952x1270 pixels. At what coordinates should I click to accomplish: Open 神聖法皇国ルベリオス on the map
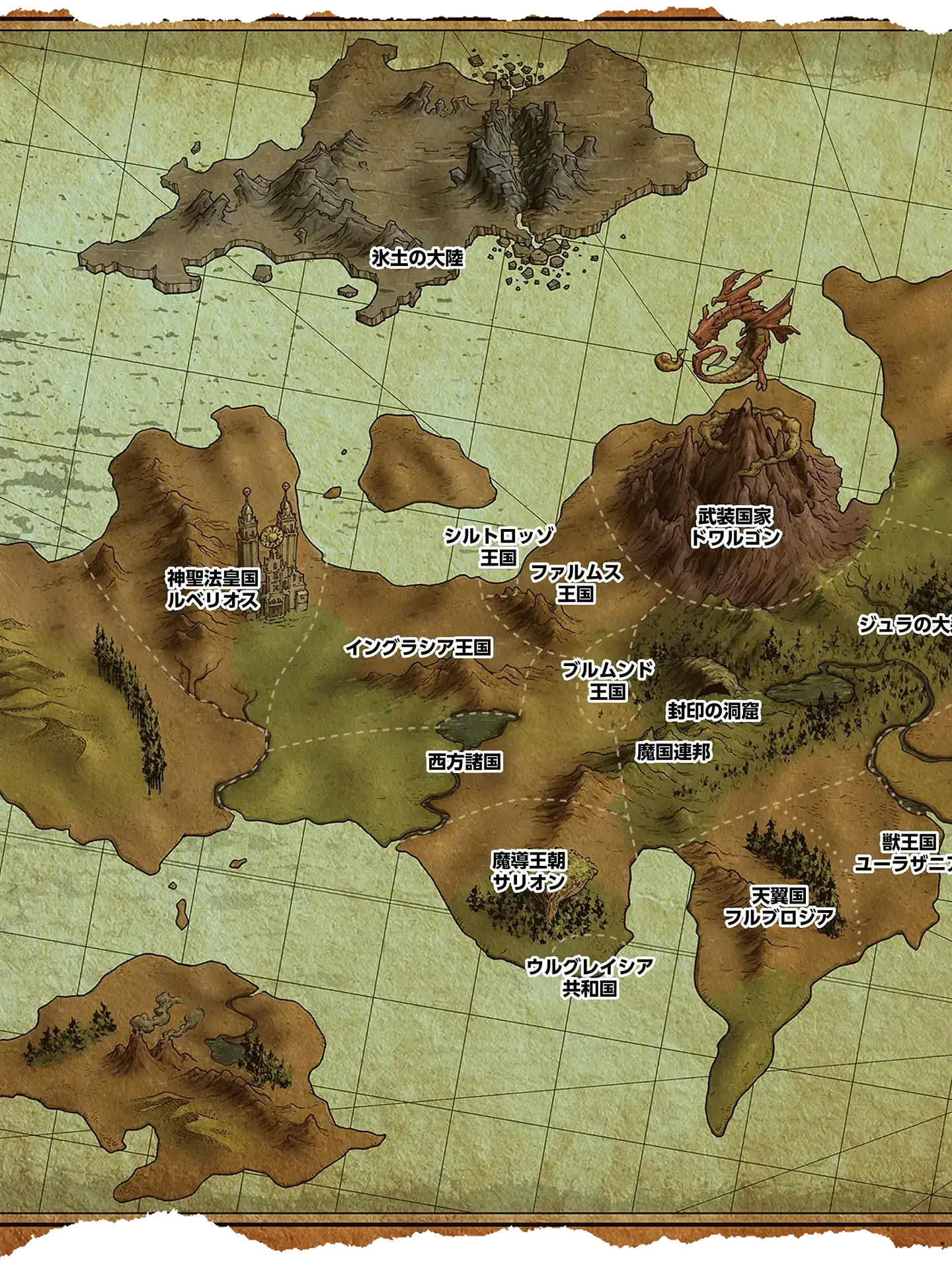[x=212, y=589]
